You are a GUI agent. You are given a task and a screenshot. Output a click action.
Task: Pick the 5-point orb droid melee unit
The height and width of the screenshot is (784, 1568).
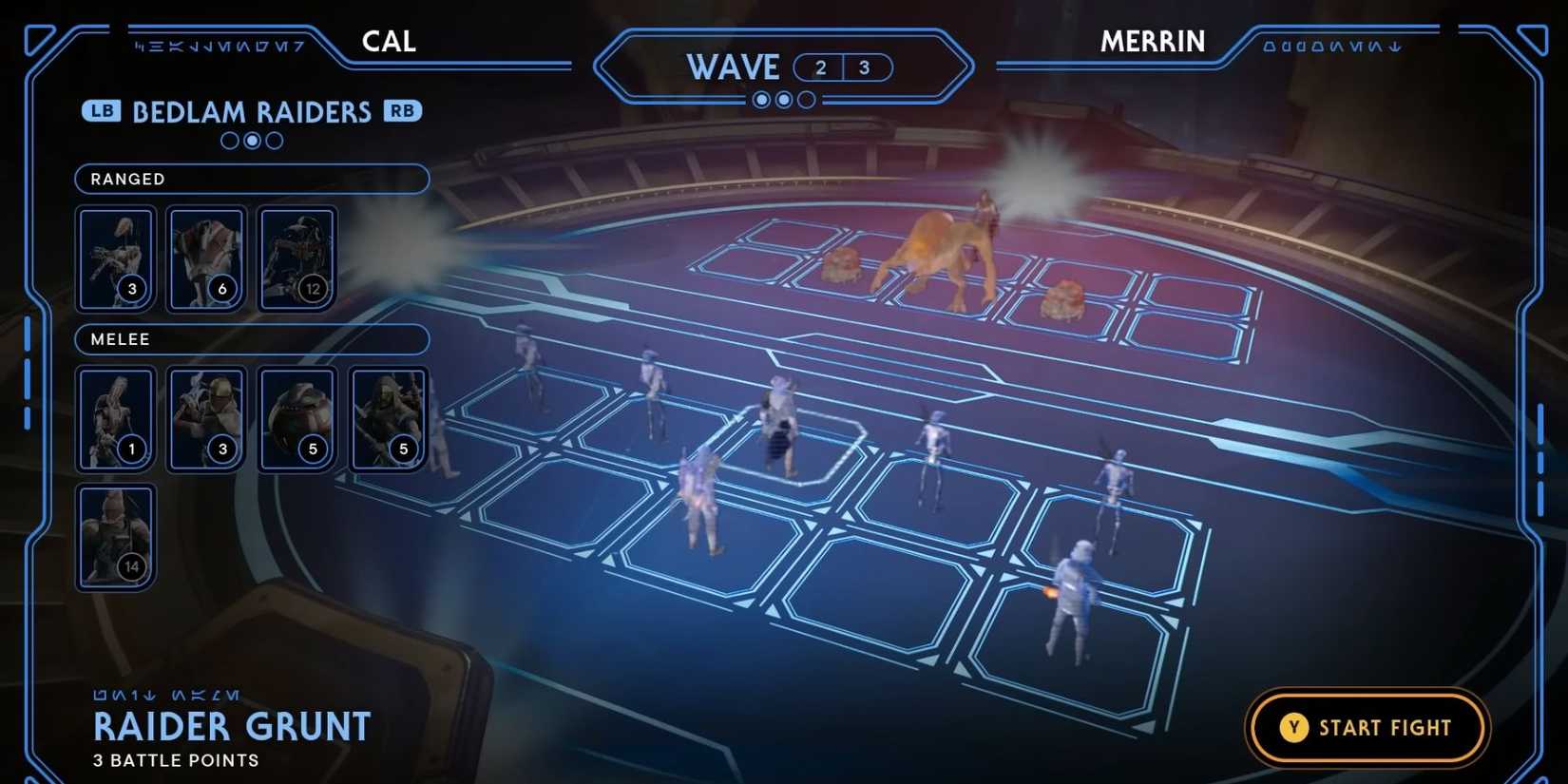point(296,418)
